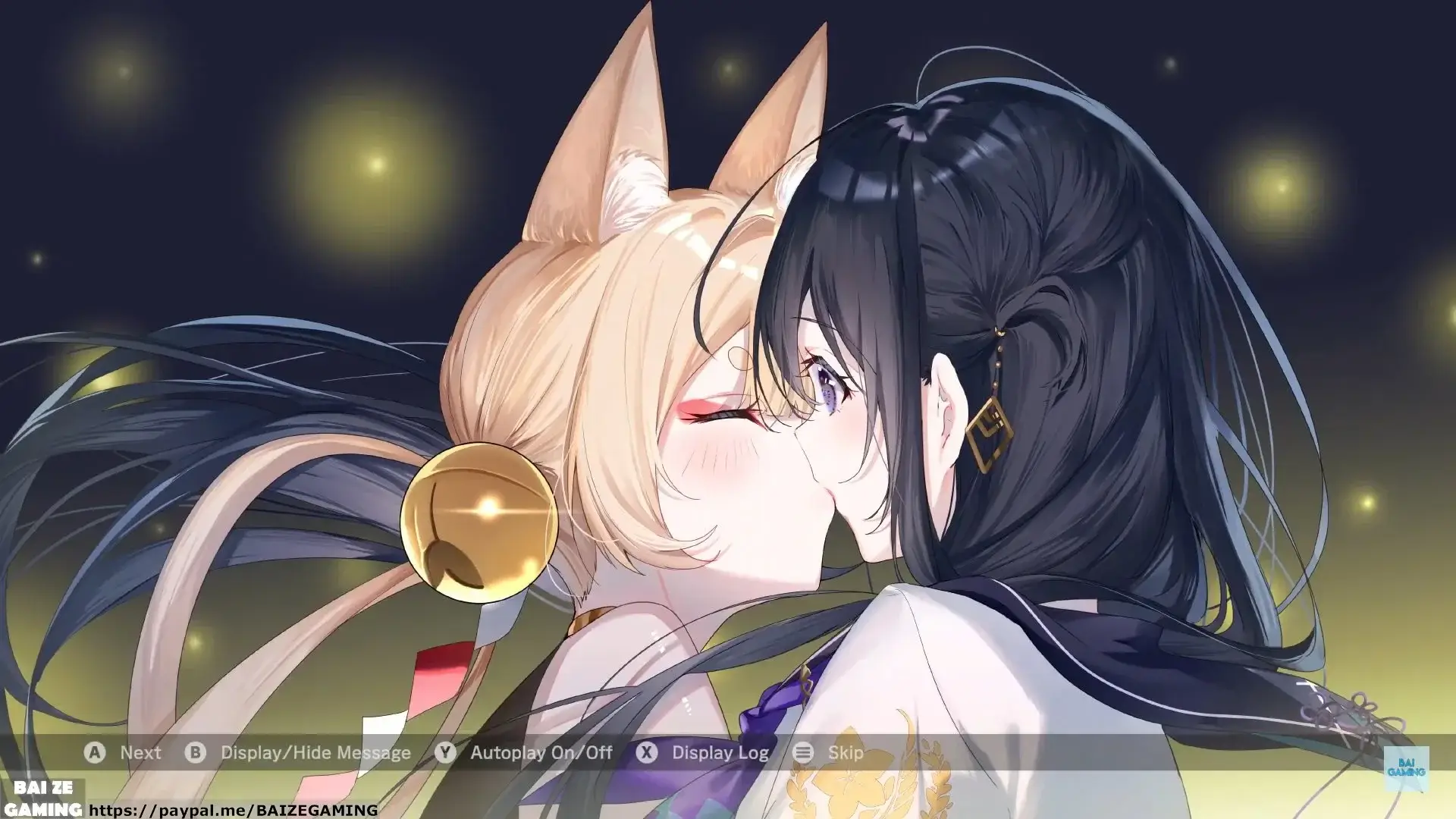This screenshot has height=819, width=1456.
Task: Click the Skip prompt in the control bar
Action: pos(846,753)
